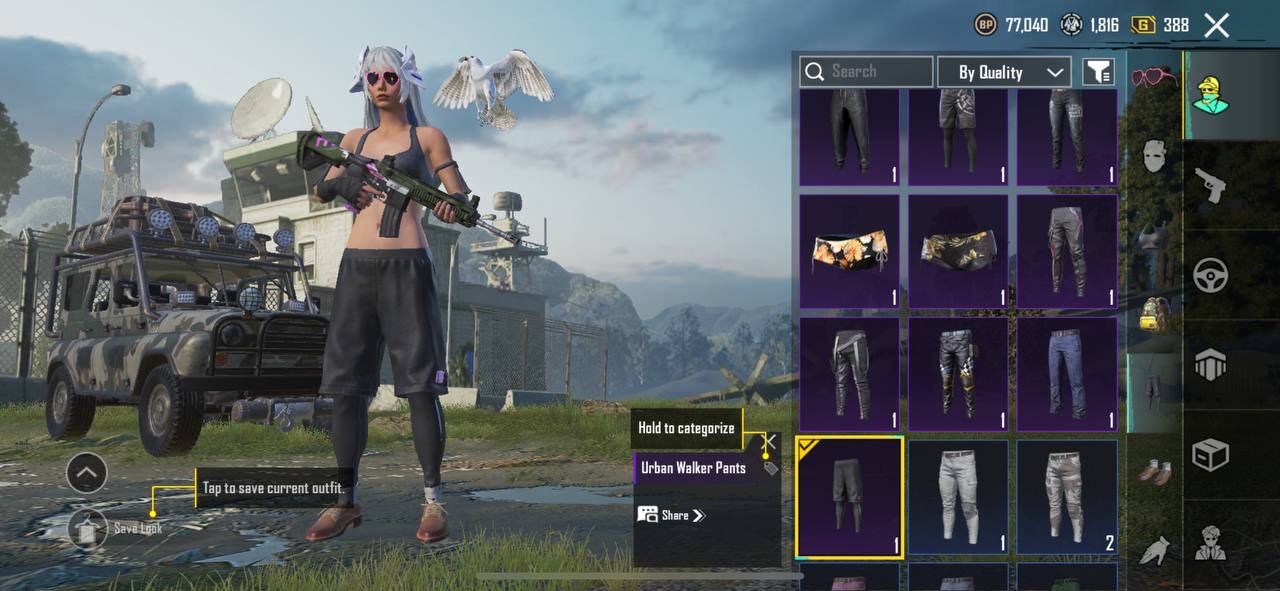Switch to the glasses subcategory
Screen dimensions: 1280x591
pyautogui.click(x=1154, y=77)
